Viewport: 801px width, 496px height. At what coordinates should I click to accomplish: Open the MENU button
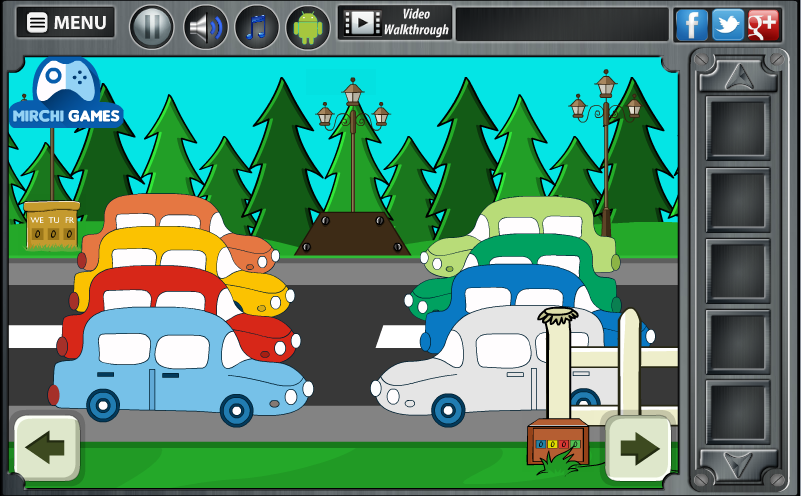(66, 23)
